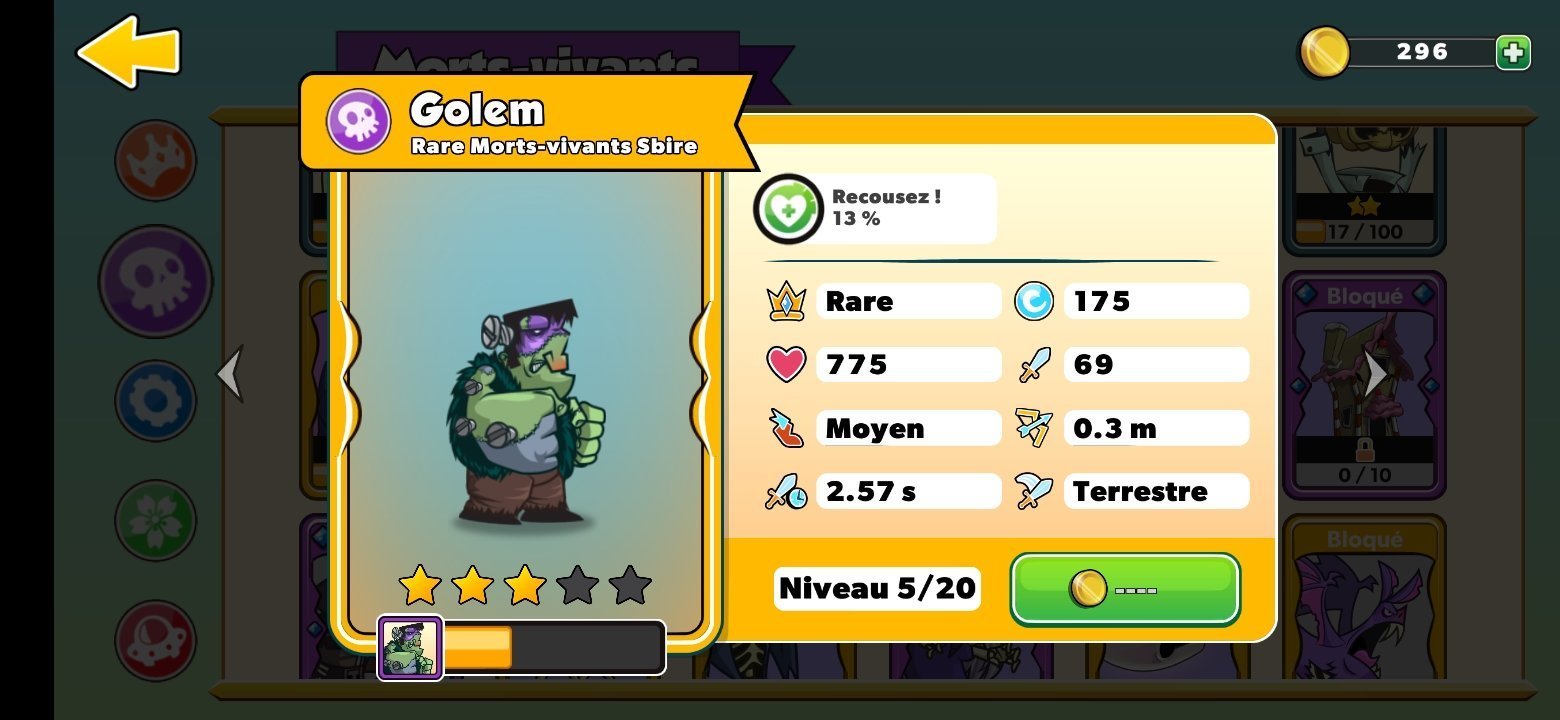
Task: Tap the Golem card portrait
Action: [x=525, y=410]
